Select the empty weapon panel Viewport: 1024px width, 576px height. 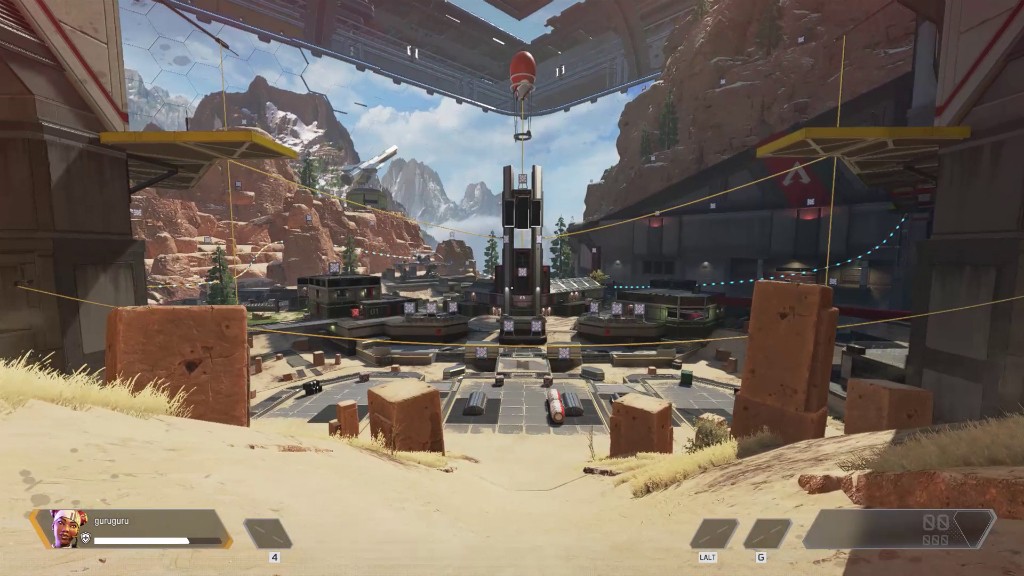click(898, 529)
